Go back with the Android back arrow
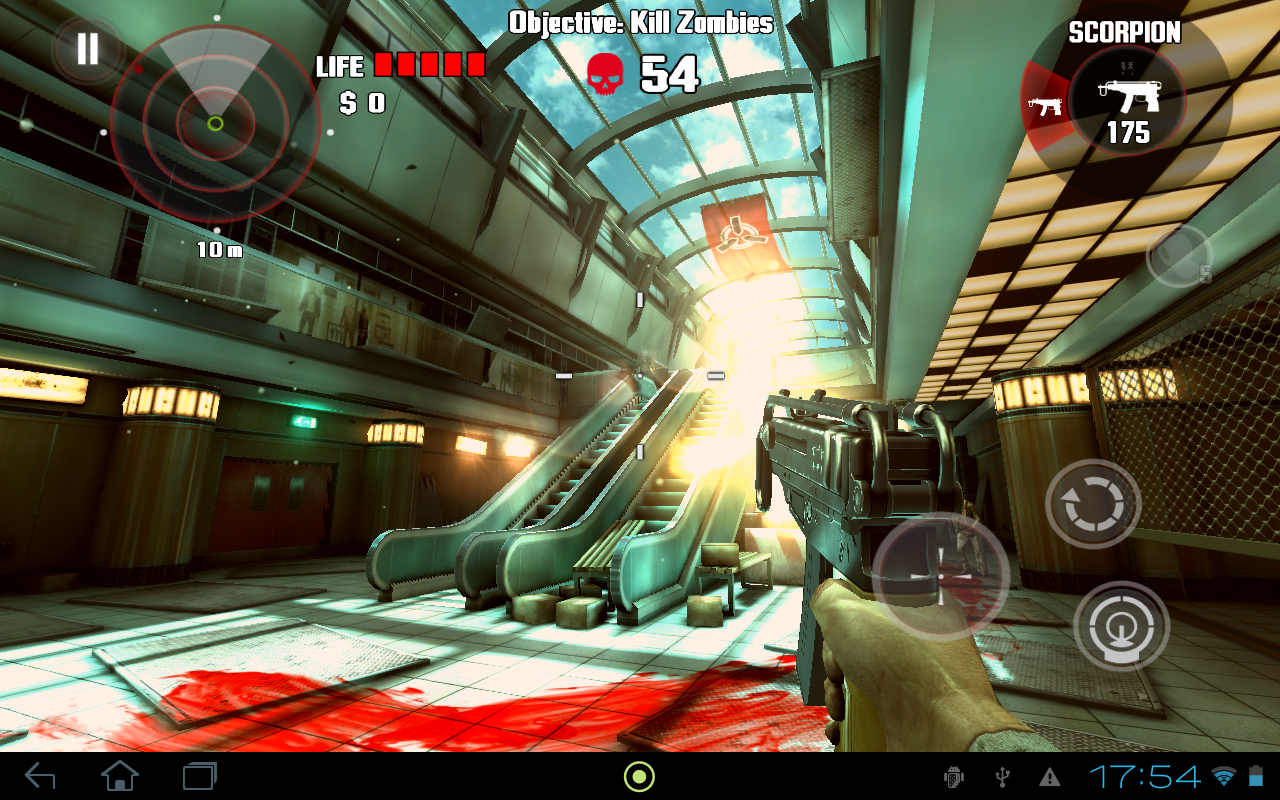The width and height of the screenshot is (1280, 800). pyautogui.click(x=40, y=775)
